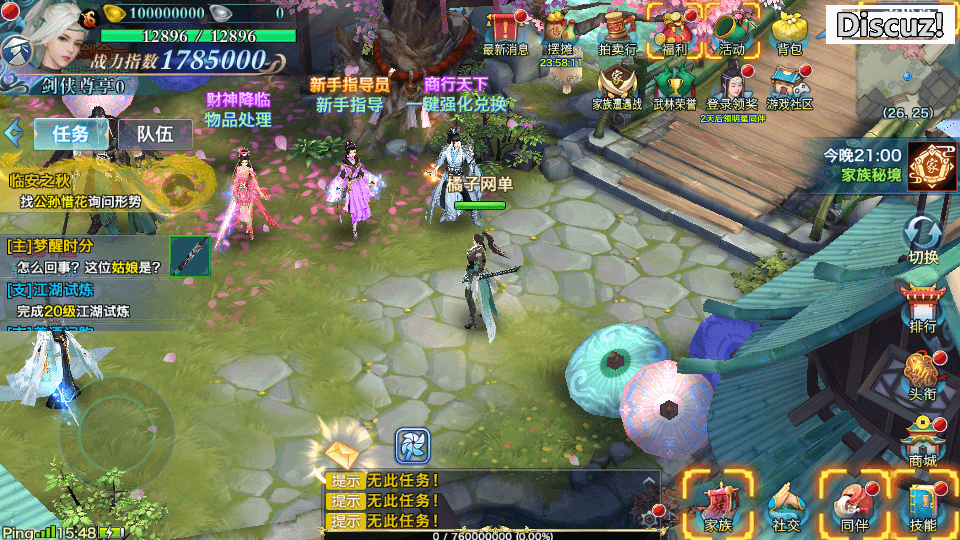Open the 最新消息 news icon
This screenshot has width=960, height=540.
(x=505, y=30)
